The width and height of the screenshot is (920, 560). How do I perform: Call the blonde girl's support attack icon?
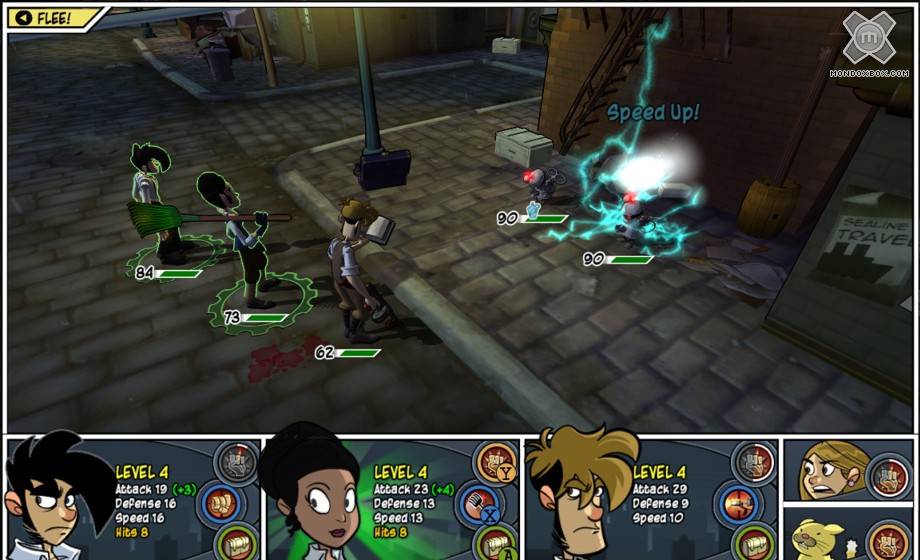pos(887,474)
